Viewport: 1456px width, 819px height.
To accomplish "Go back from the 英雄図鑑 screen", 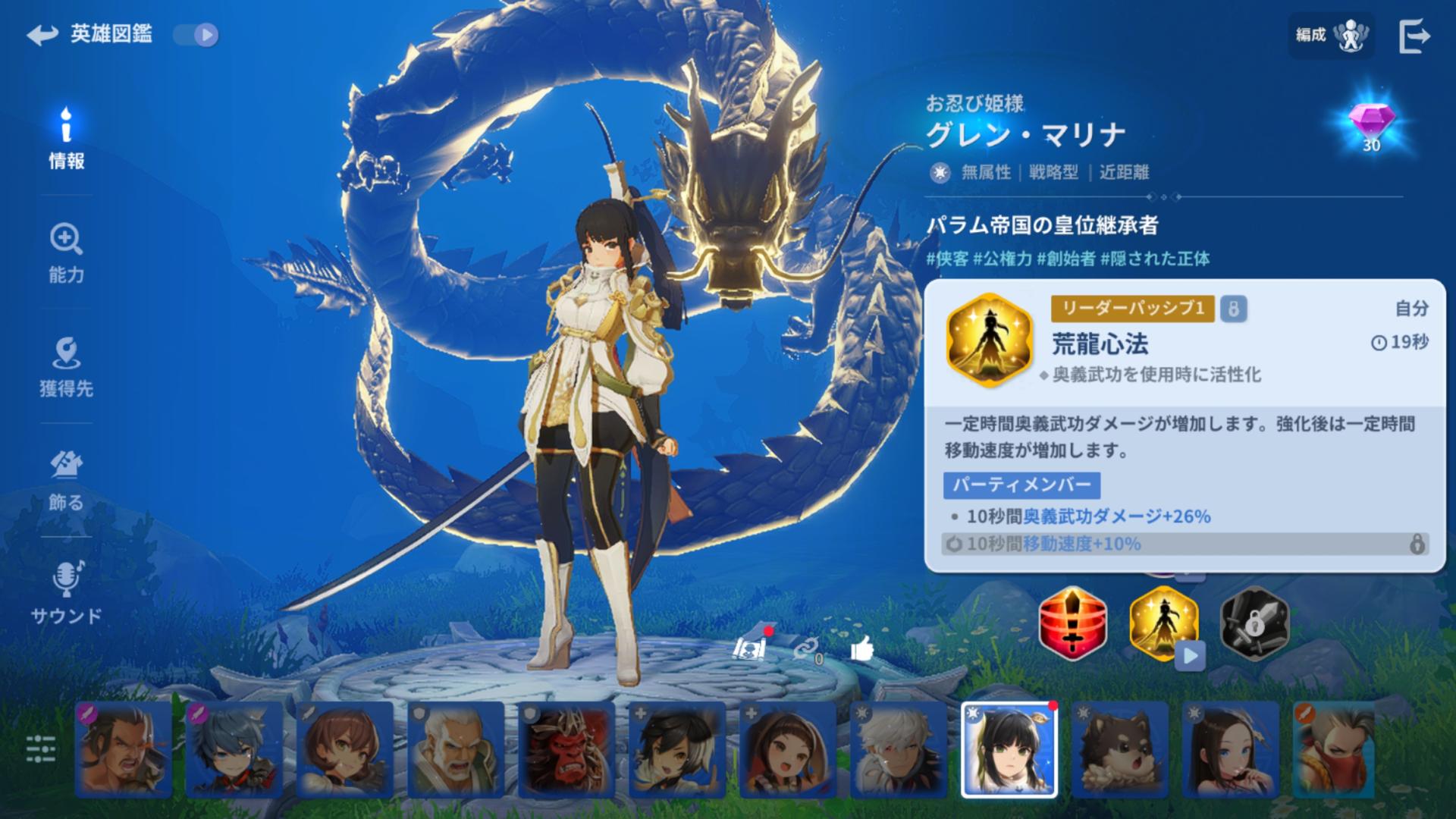I will pos(42,35).
